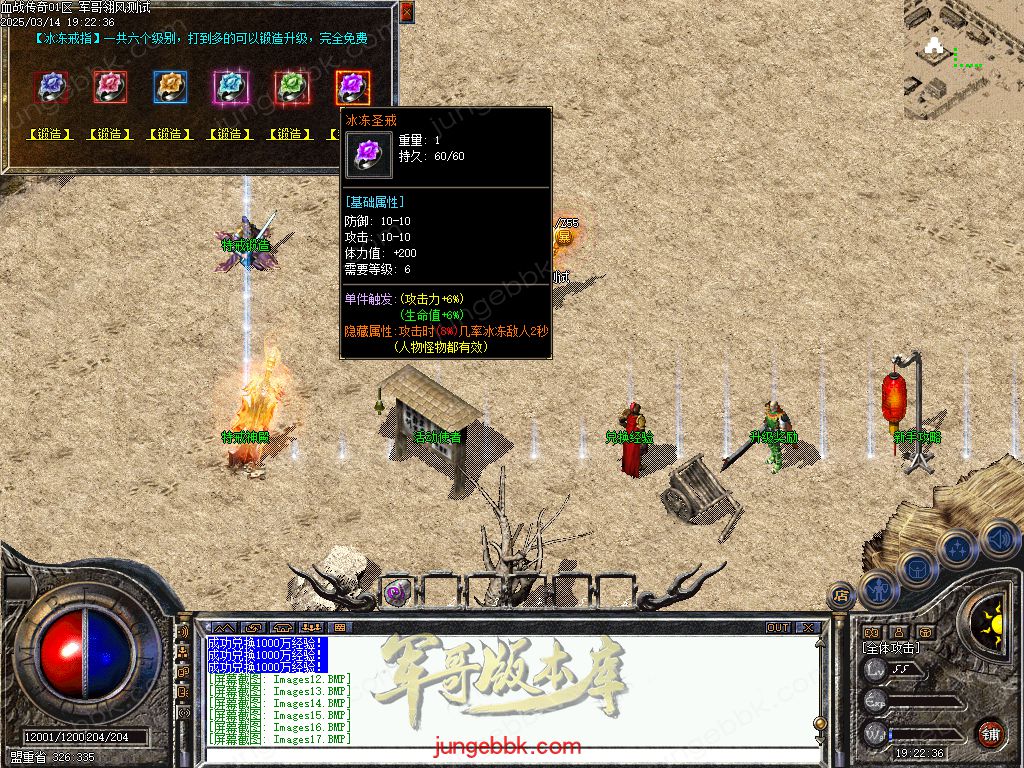This screenshot has width=1024, height=768.
Task: Open the character equipment panel
Action: 879,590
